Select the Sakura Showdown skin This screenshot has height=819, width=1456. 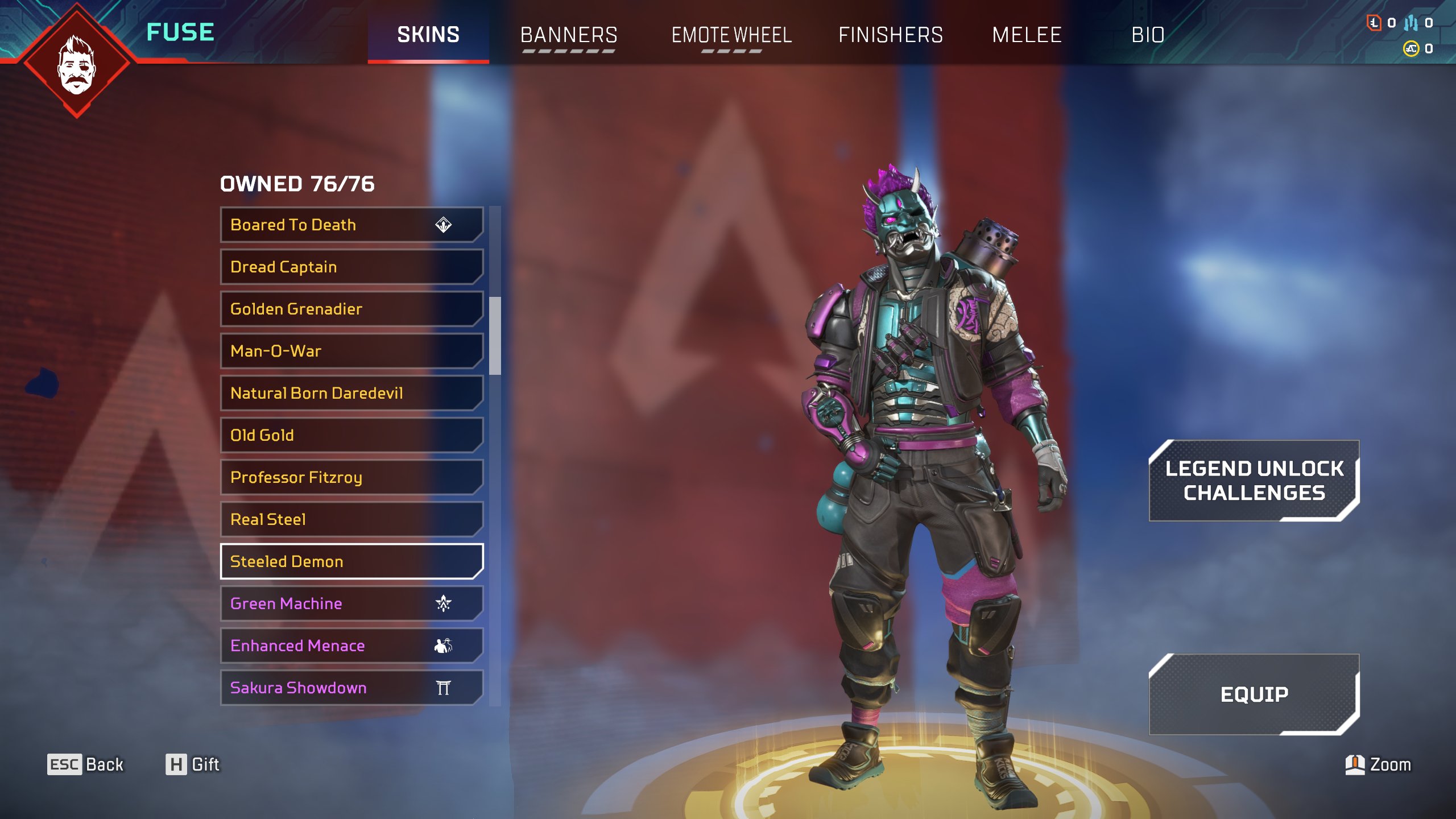pos(351,688)
